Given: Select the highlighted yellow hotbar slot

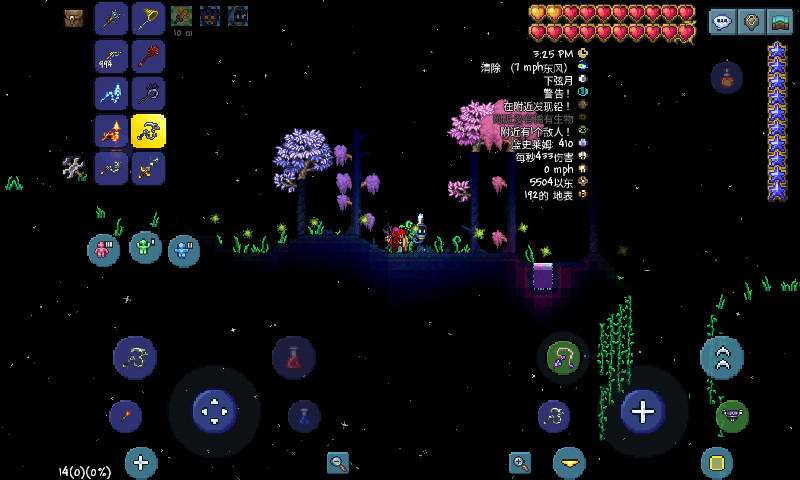Looking at the screenshot, I should pos(148,130).
